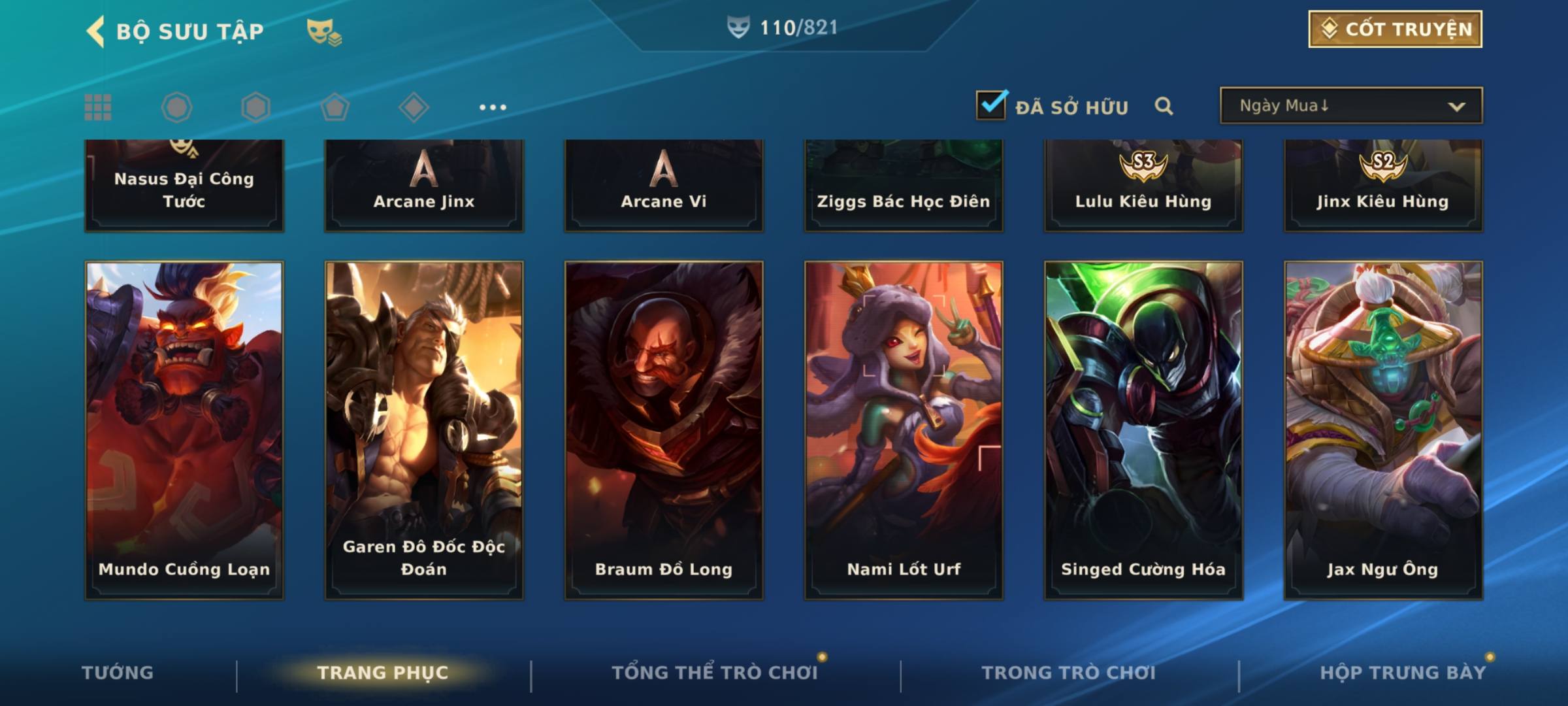The image size is (1568, 706).
Task: Open the Cốt Truyện button
Action: (1395, 29)
